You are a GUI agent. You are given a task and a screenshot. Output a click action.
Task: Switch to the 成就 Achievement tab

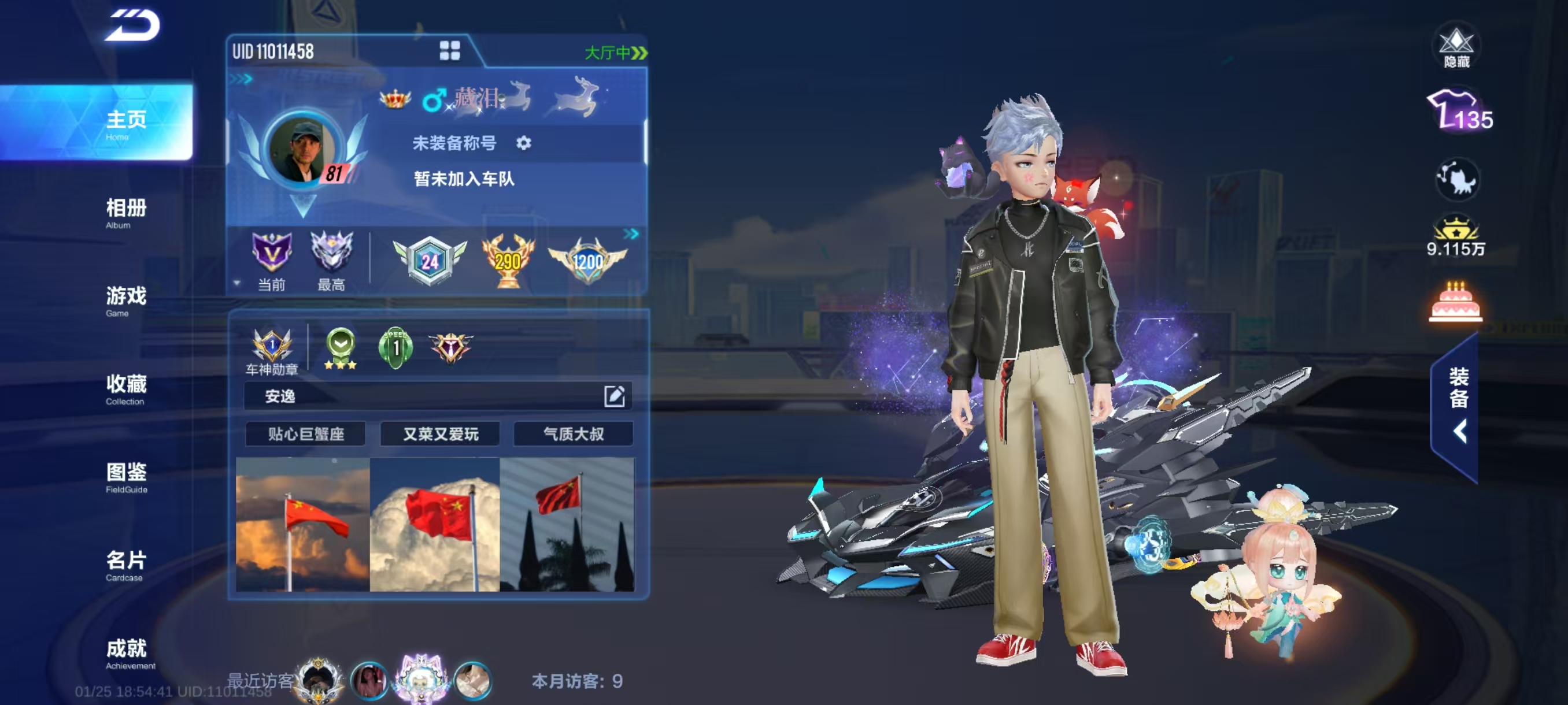point(126,654)
